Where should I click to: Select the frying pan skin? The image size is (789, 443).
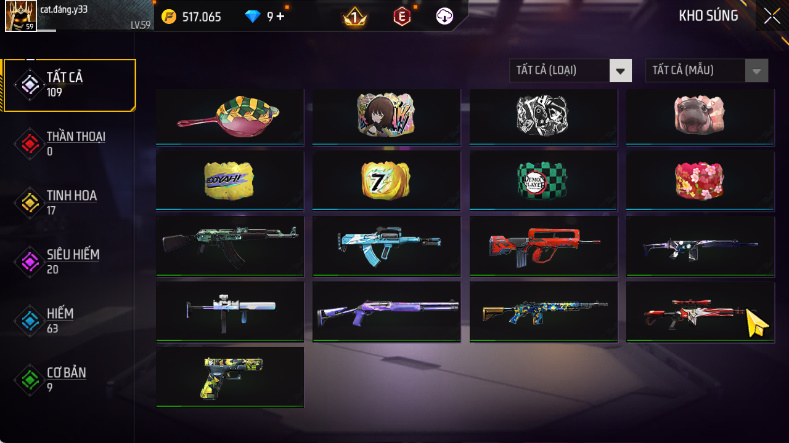pyautogui.click(x=230, y=117)
